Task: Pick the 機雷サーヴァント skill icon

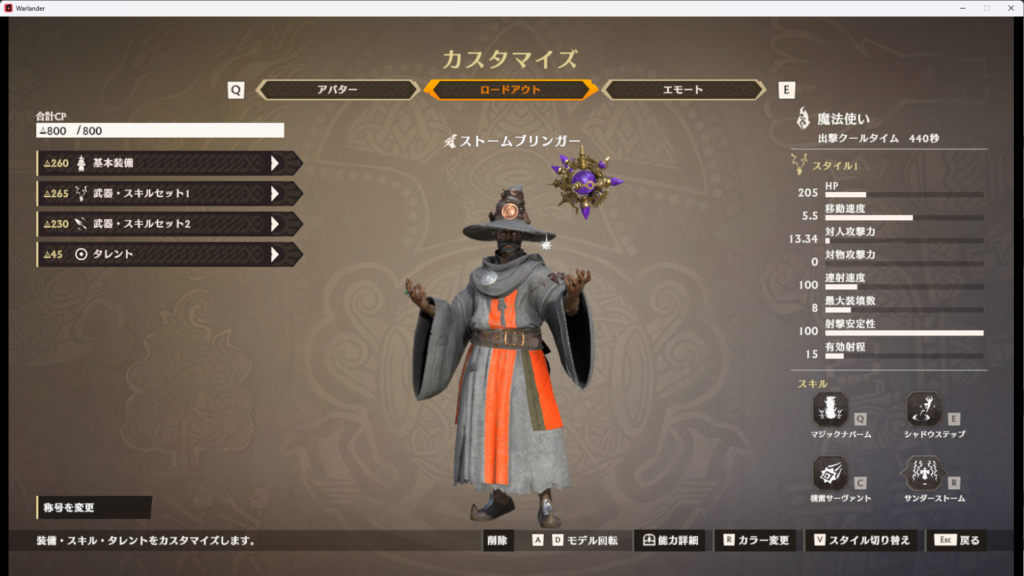Action: 831,472
